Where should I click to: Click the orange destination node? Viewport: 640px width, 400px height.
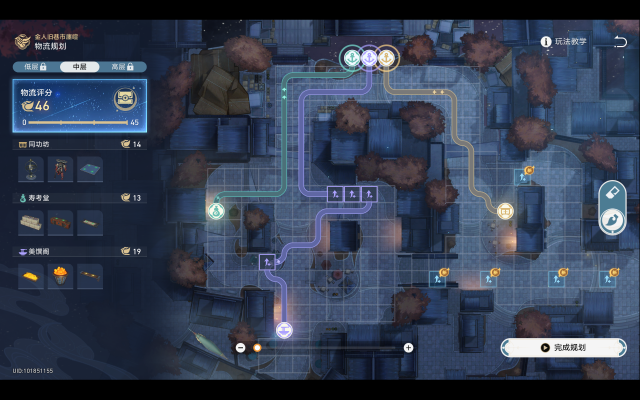pos(505,210)
